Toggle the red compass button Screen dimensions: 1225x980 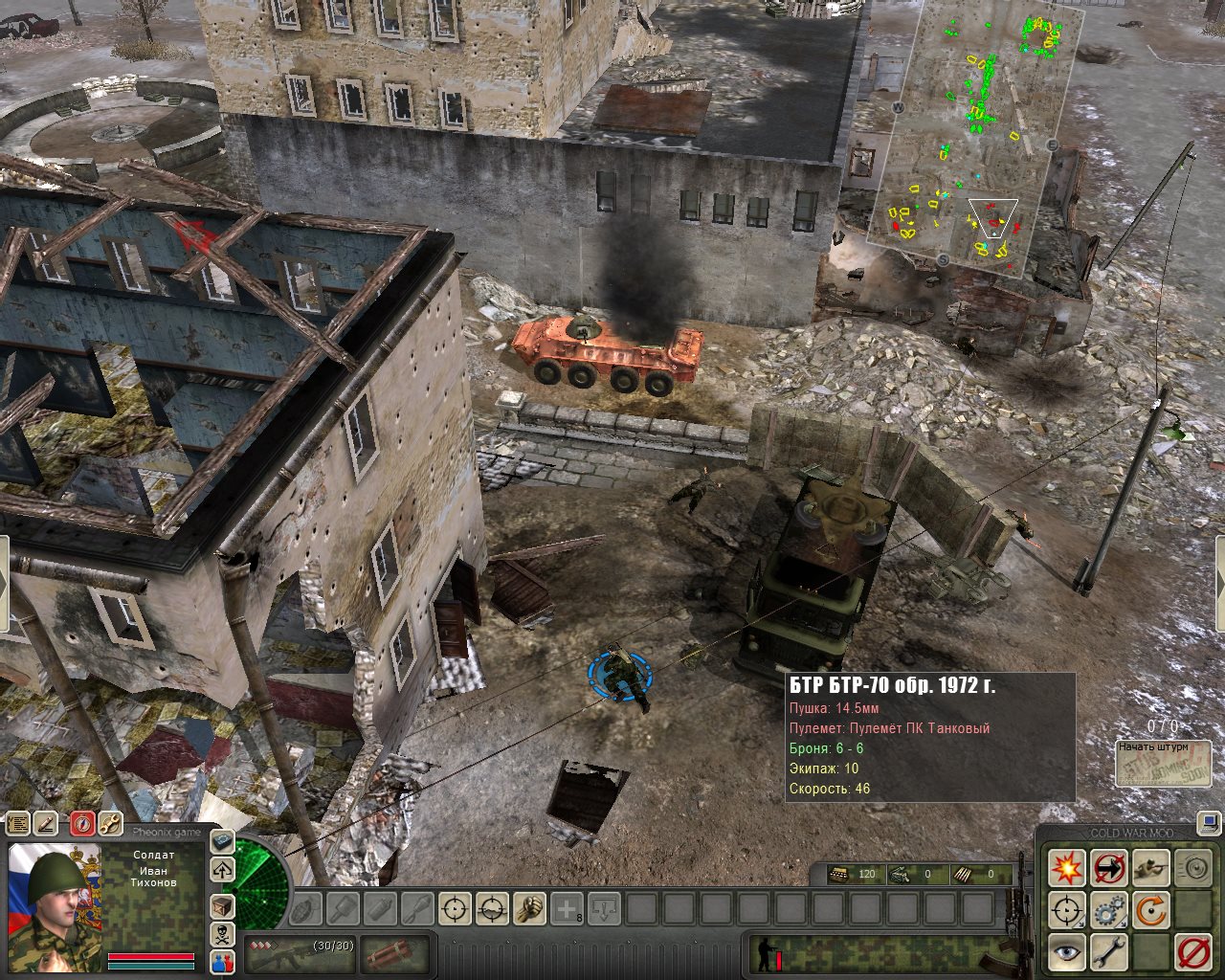[x=82, y=823]
